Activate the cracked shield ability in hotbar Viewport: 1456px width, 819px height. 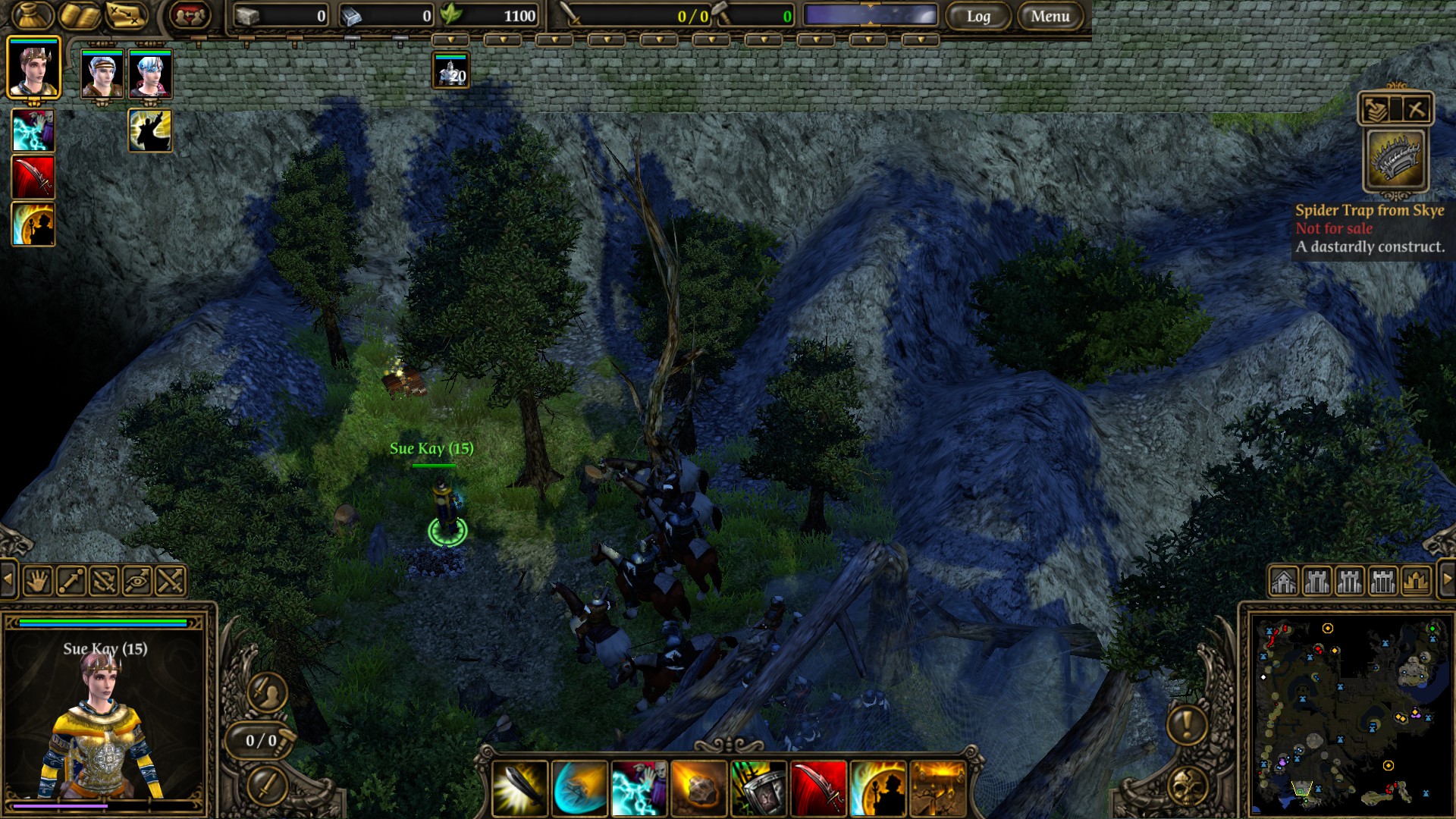click(758, 789)
